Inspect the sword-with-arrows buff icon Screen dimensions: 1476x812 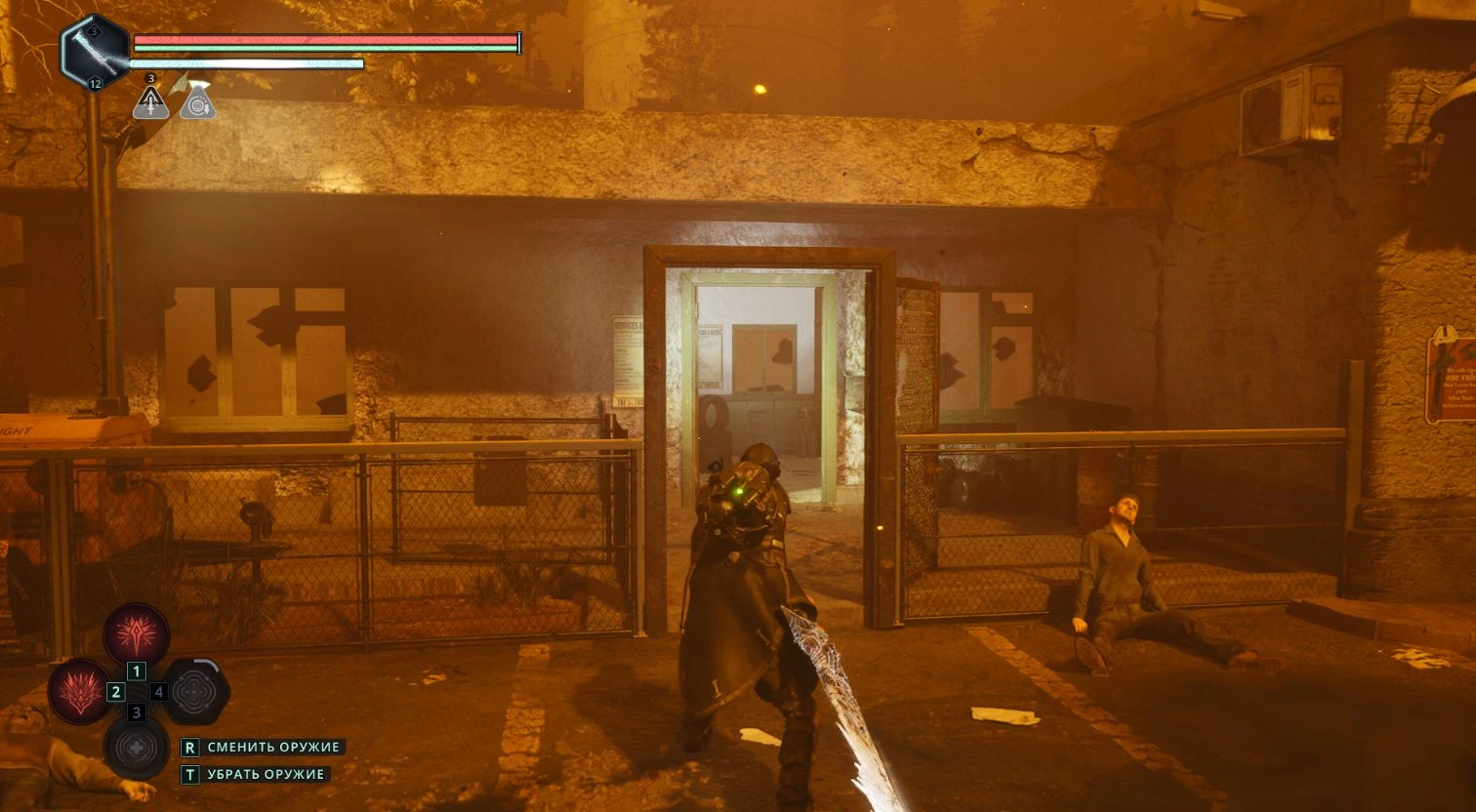tap(150, 101)
